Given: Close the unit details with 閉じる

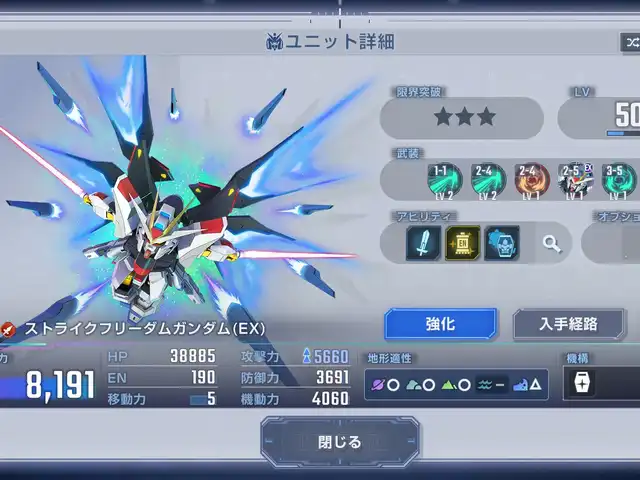Looking at the screenshot, I should tap(340, 441).
